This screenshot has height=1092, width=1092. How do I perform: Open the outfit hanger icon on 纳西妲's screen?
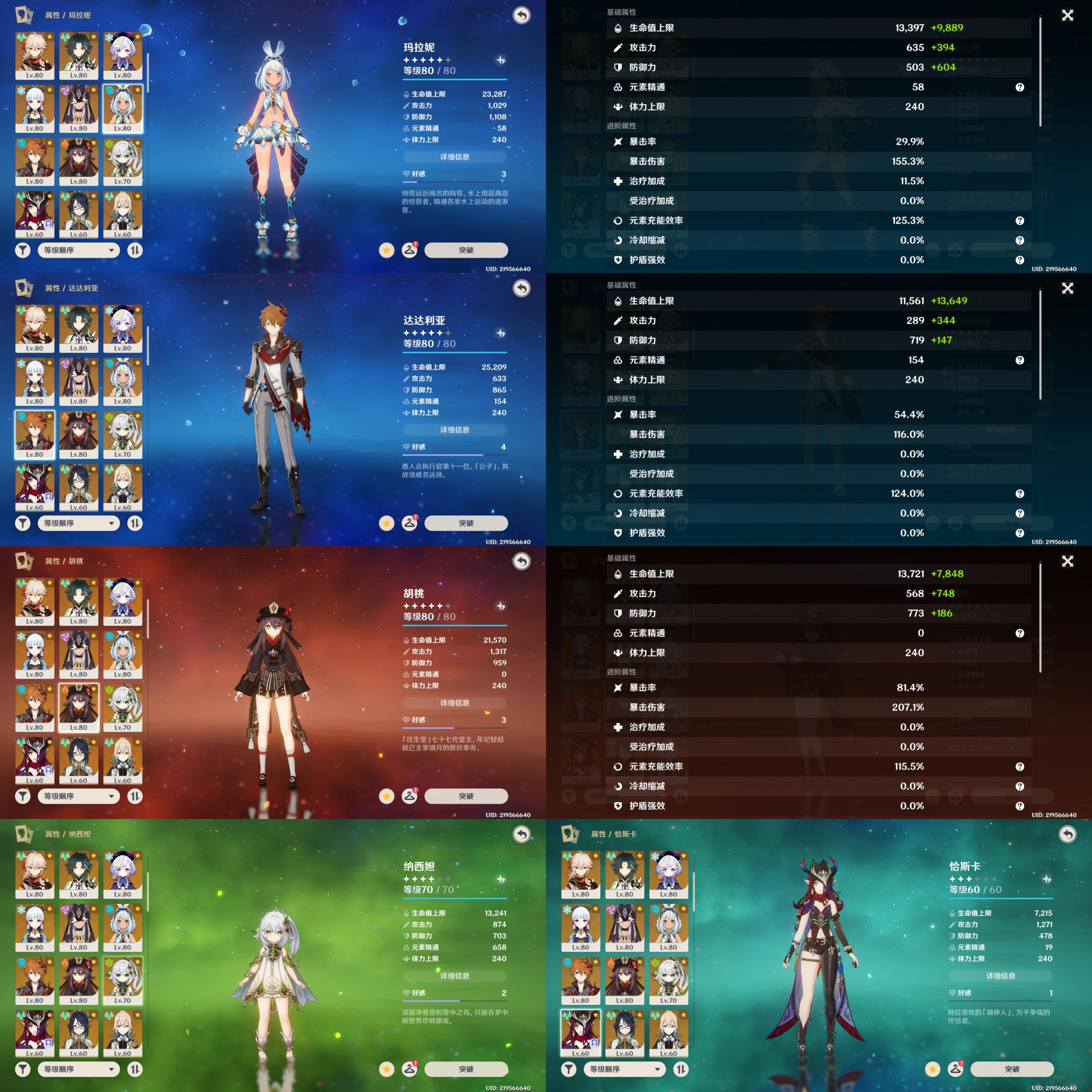pyautogui.click(x=409, y=1069)
